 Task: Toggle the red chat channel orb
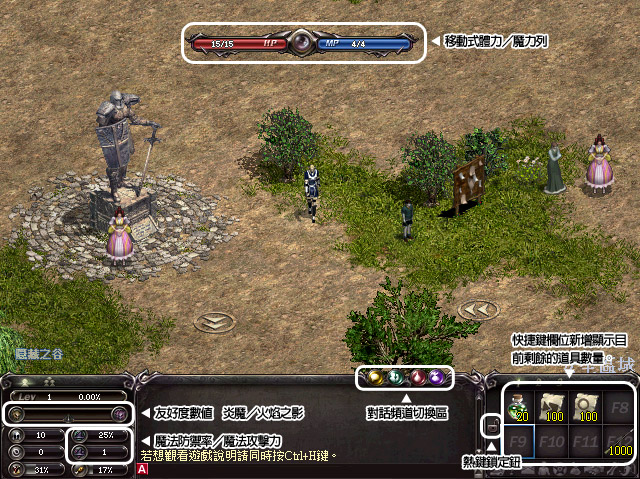[417, 379]
